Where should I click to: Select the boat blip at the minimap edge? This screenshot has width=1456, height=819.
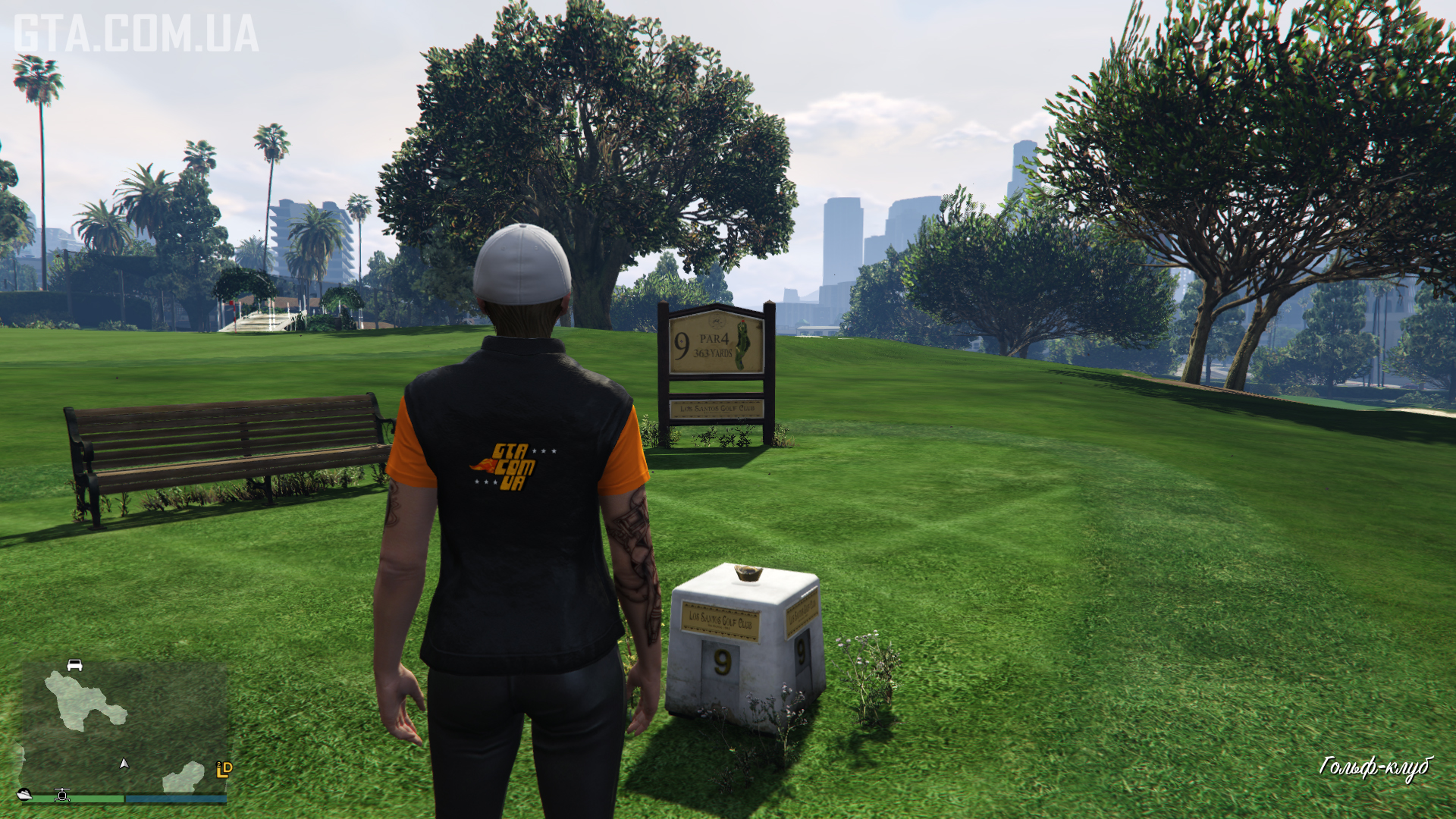[24, 794]
